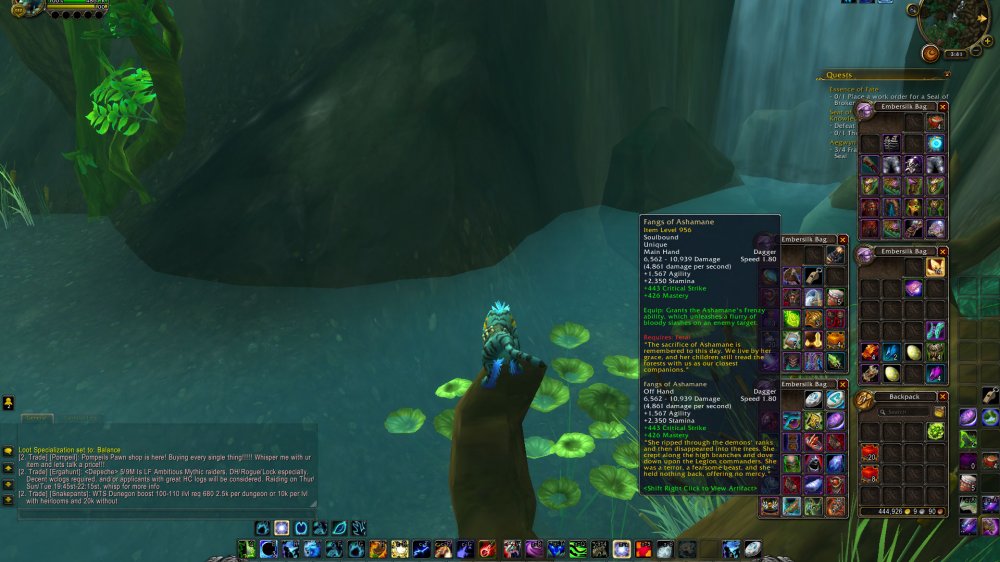Close the Backpack bag window
Image resolution: width=1000 pixels, height=562 pixels.
(942, 397)
